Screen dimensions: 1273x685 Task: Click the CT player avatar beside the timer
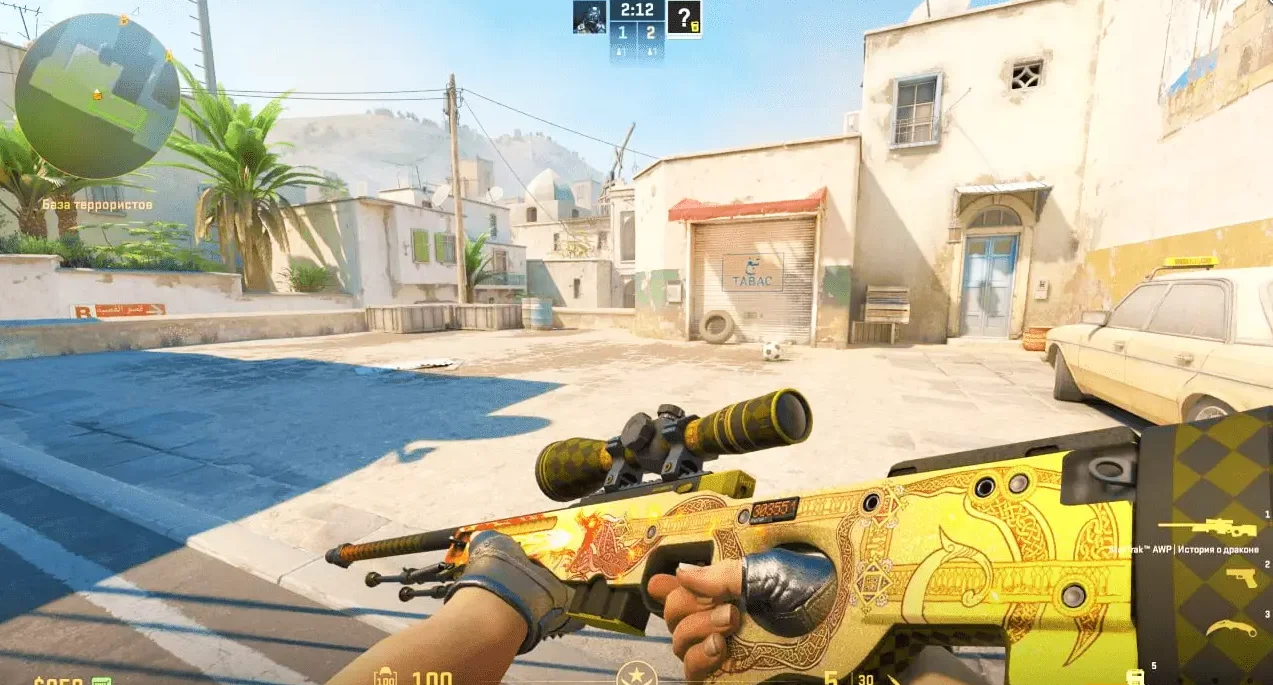point(589,17)
